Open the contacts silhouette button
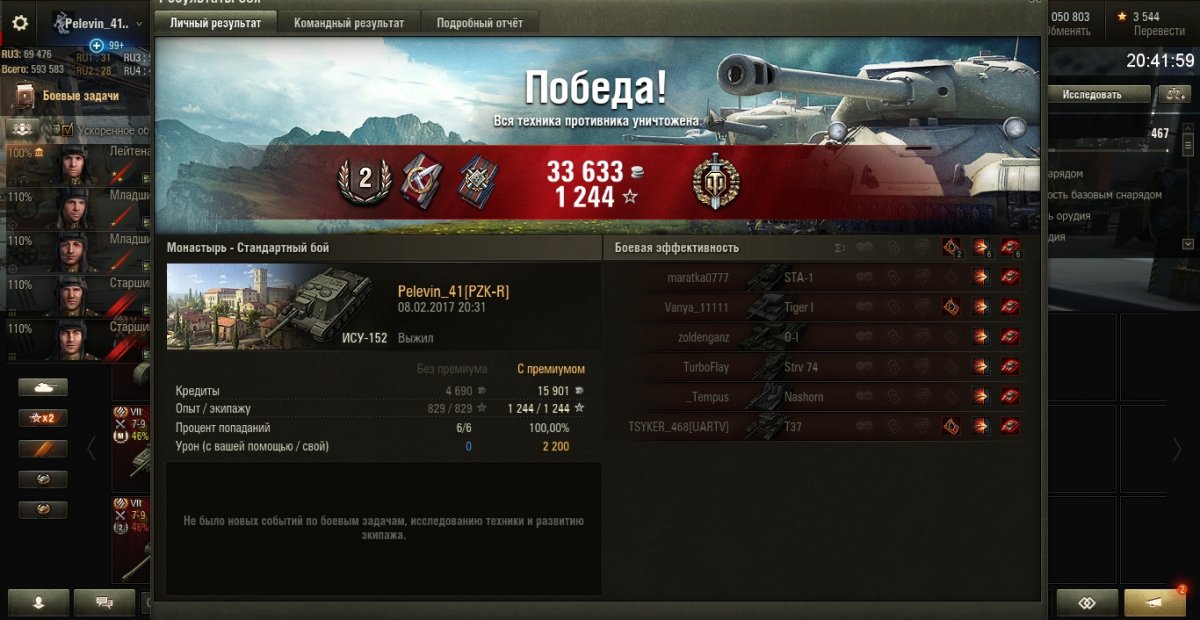Image resolution: width=1200 pixels, height=620 pixels. pos(39,602)
